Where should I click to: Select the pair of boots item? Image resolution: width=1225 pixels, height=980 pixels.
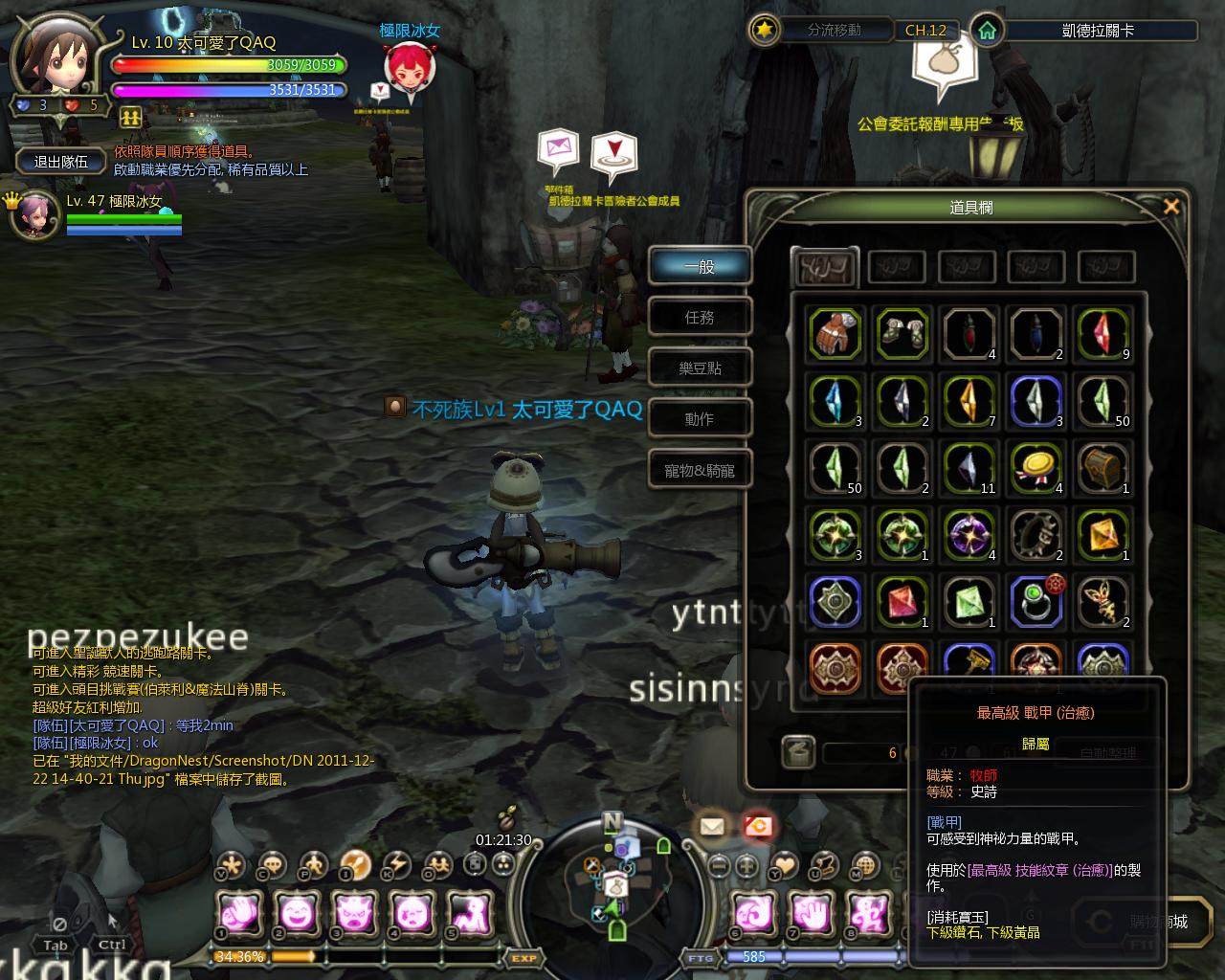(902, 334)
